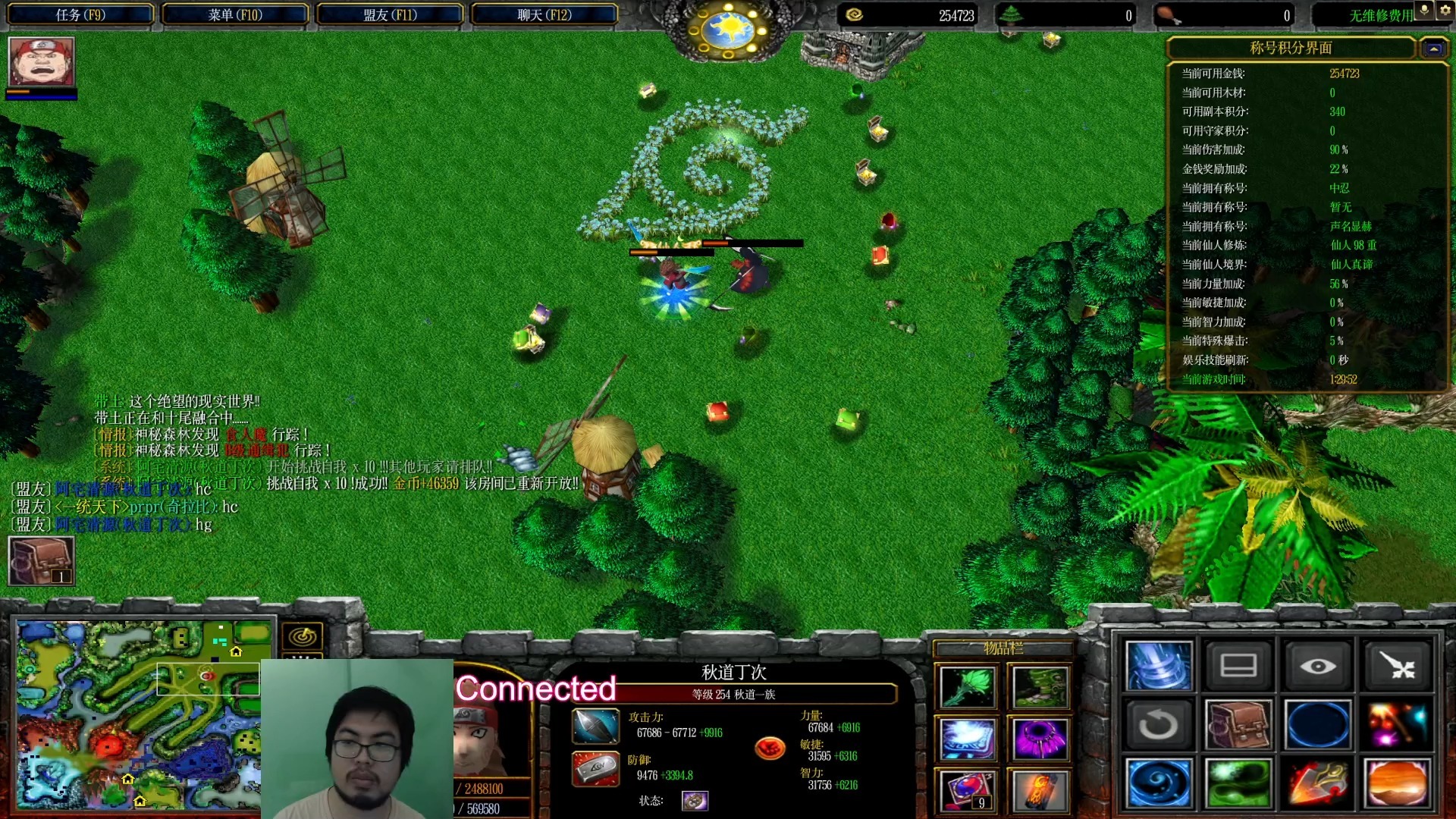
Task: Click the world minimap
Action: (x=138, y=713)
